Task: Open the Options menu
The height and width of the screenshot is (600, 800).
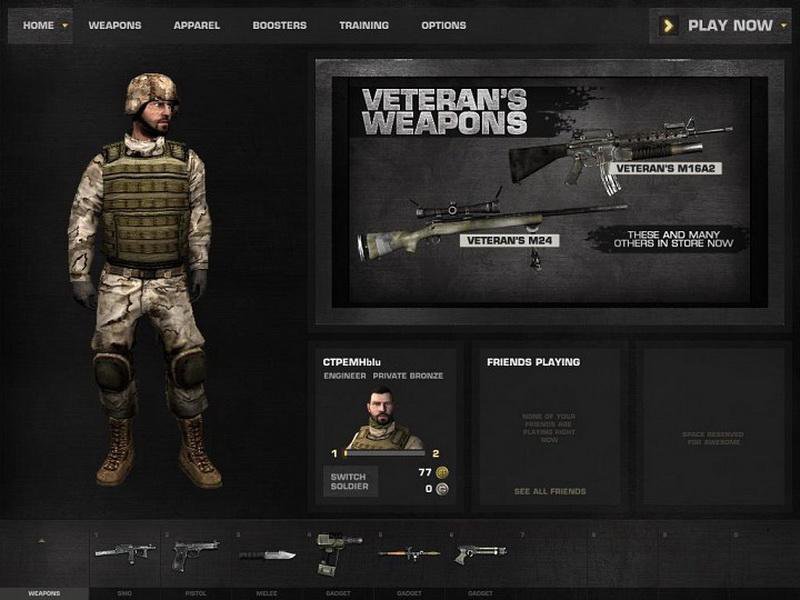Action: 443,25
